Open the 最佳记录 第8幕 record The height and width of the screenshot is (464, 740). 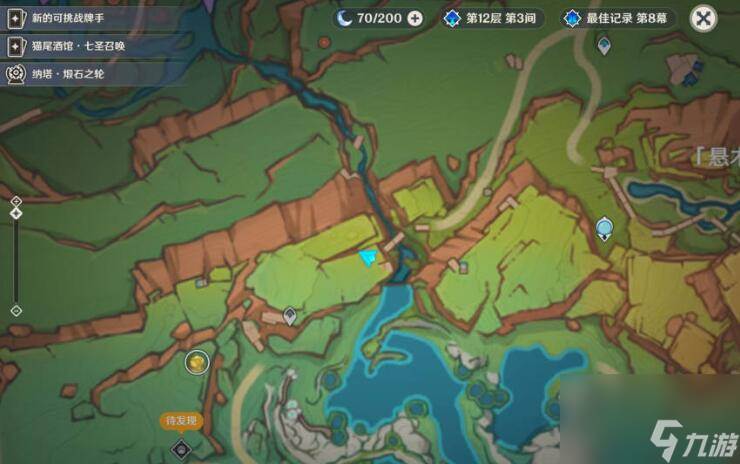coord(618,18)
